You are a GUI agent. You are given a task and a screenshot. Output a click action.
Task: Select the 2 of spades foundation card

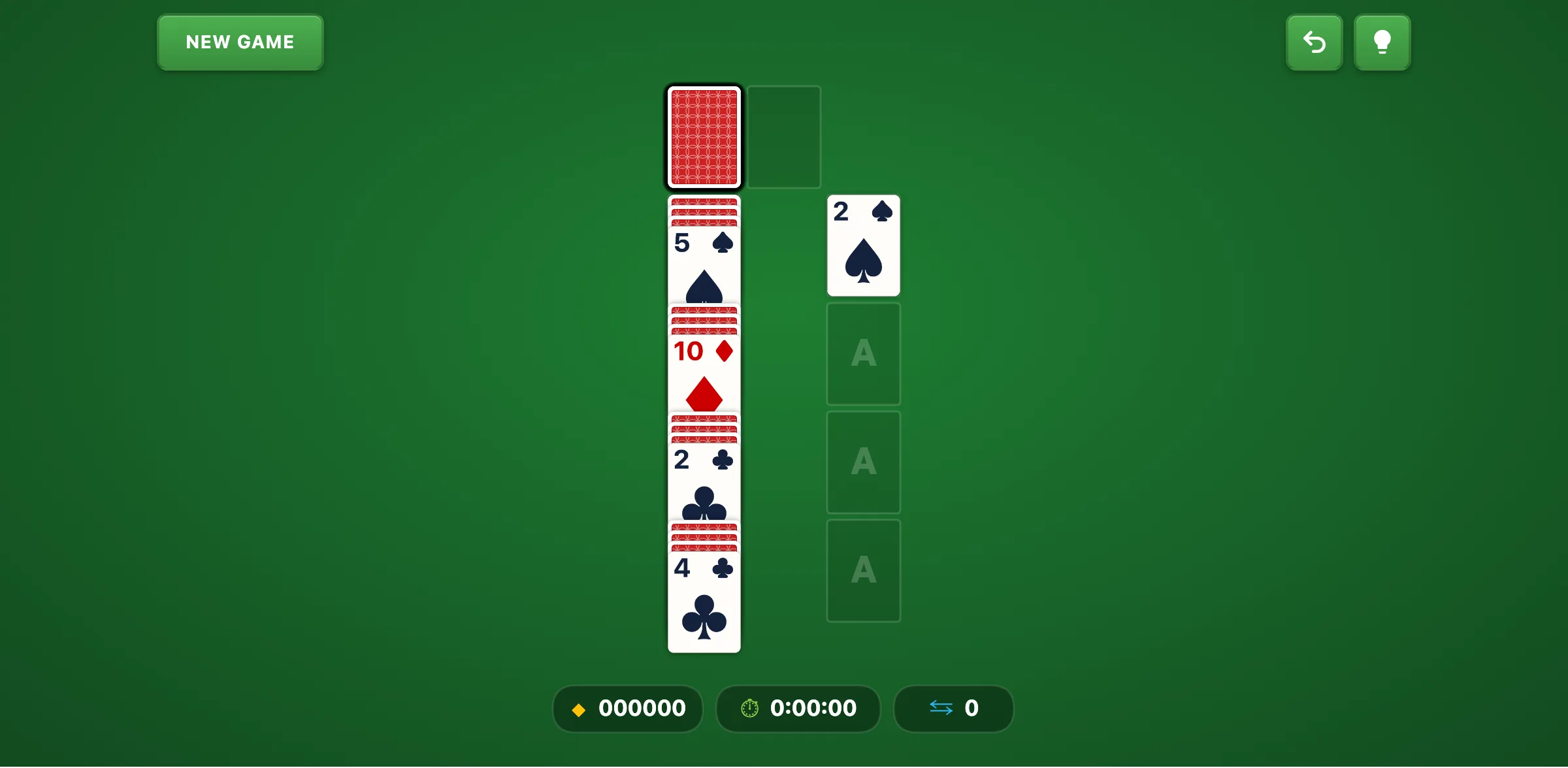pos(863,246)
